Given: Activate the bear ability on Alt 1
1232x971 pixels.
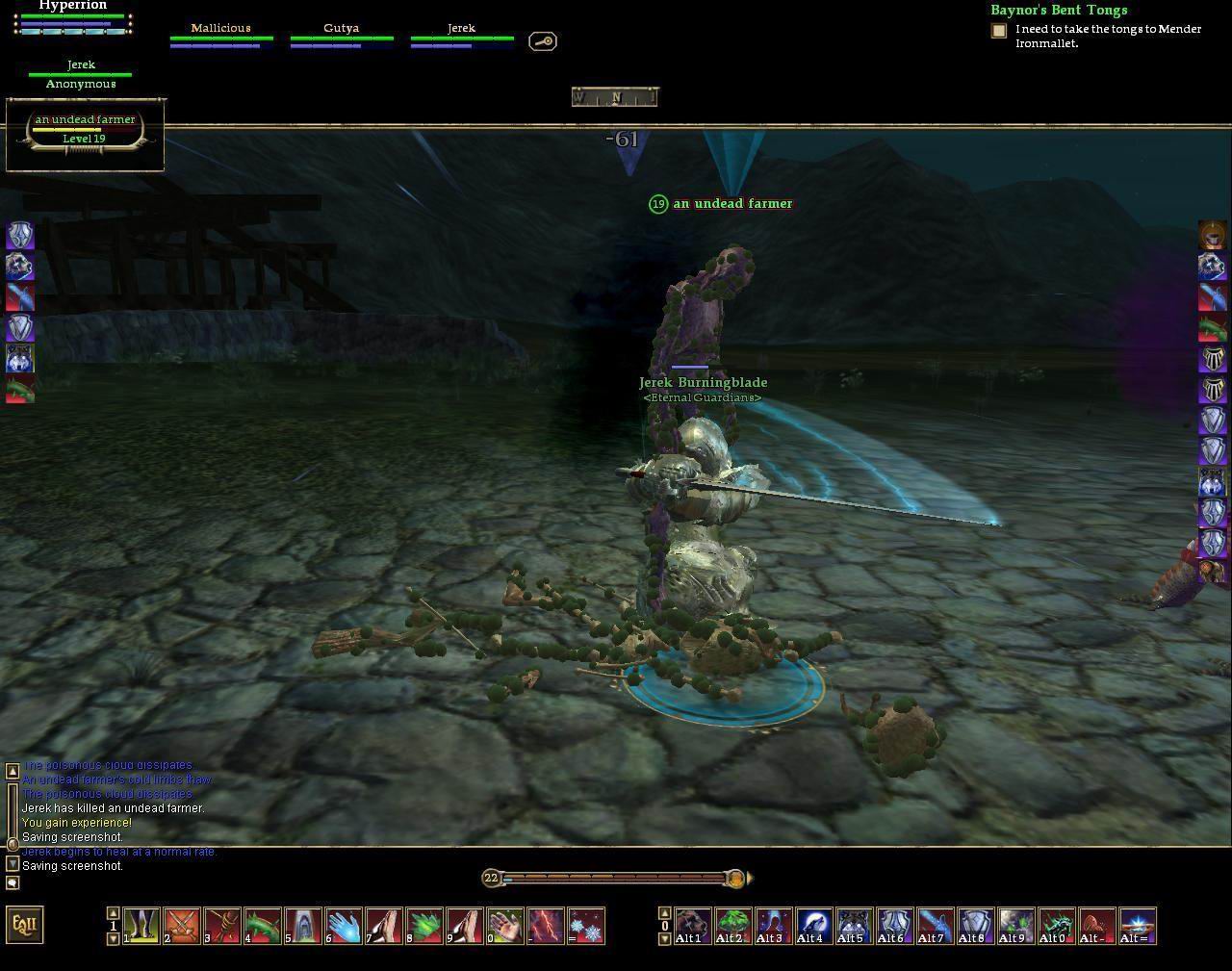Looking at the screenshot, I should (692, 926).
